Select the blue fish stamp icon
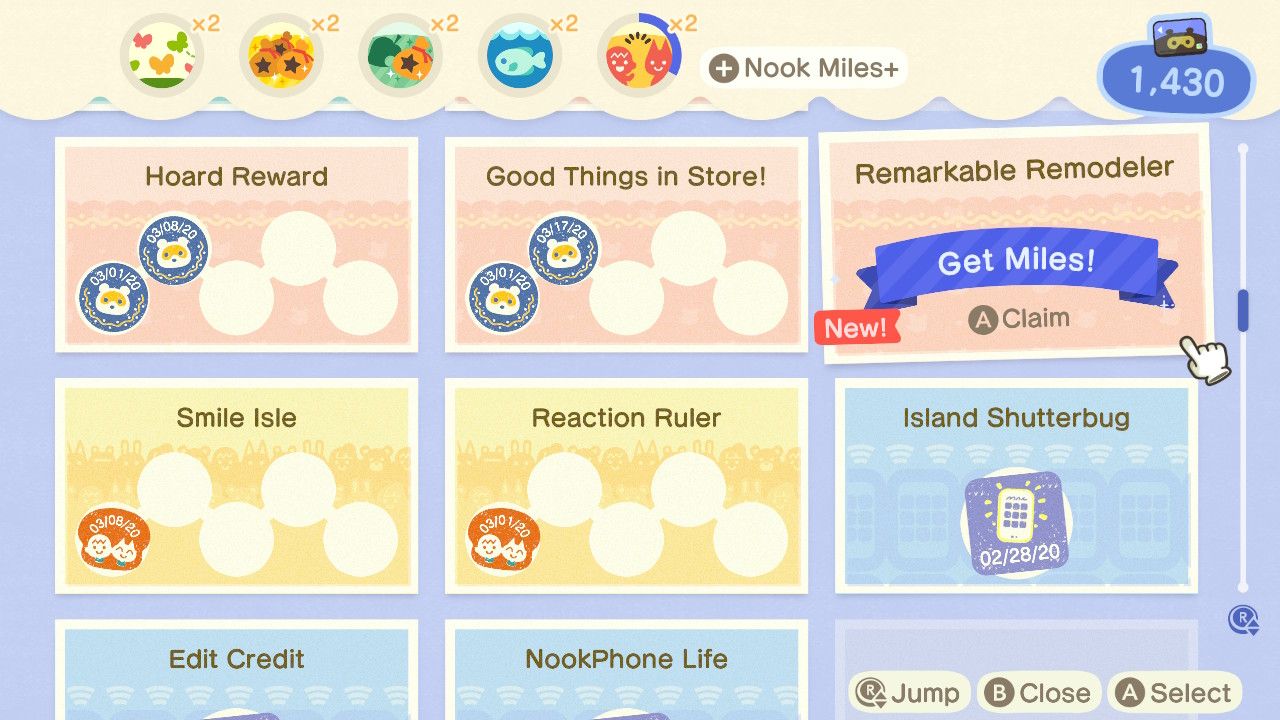The height and width of the screenshot is (720, 1280). (x=520, y=55)
